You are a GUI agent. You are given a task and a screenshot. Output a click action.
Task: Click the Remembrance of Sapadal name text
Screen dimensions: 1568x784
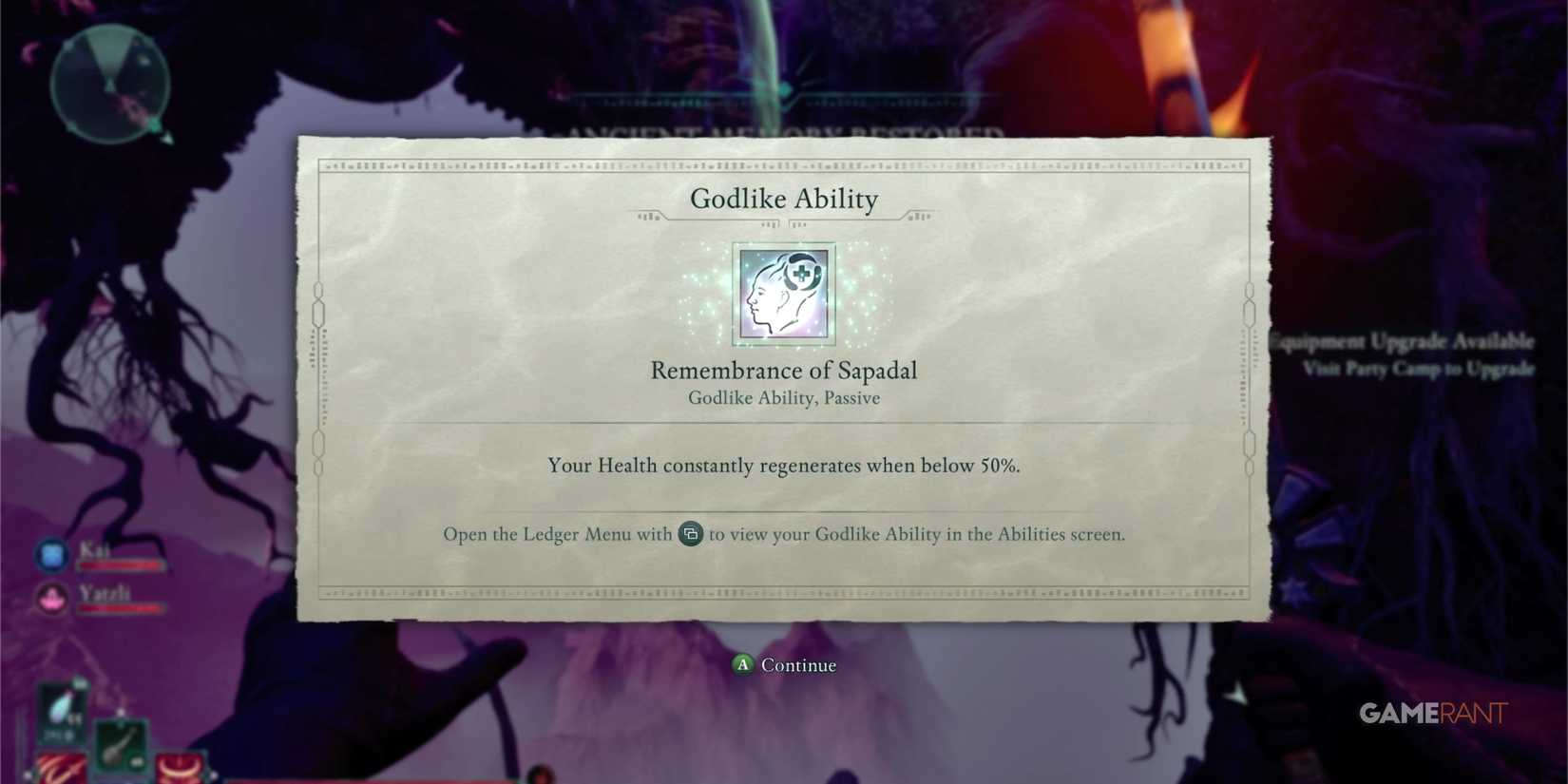tap(783, 371)
